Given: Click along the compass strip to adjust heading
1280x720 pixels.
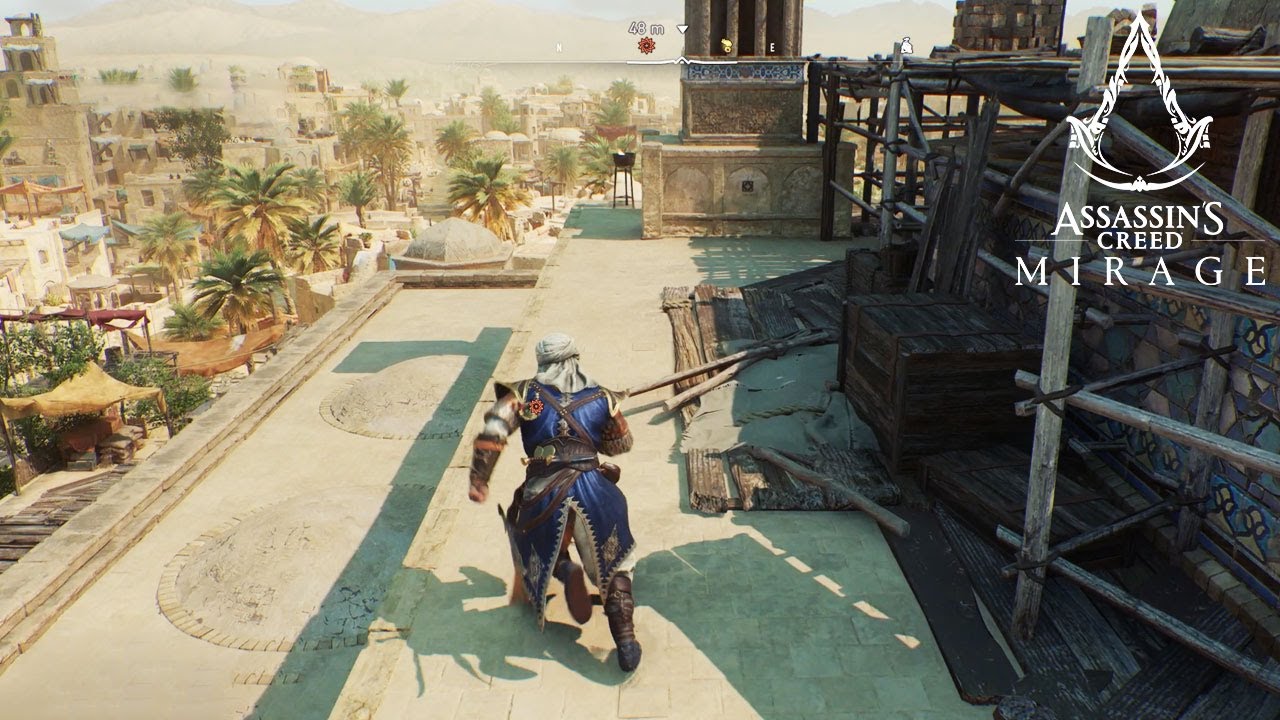Looking at the screenshot, I should point(680,62).
